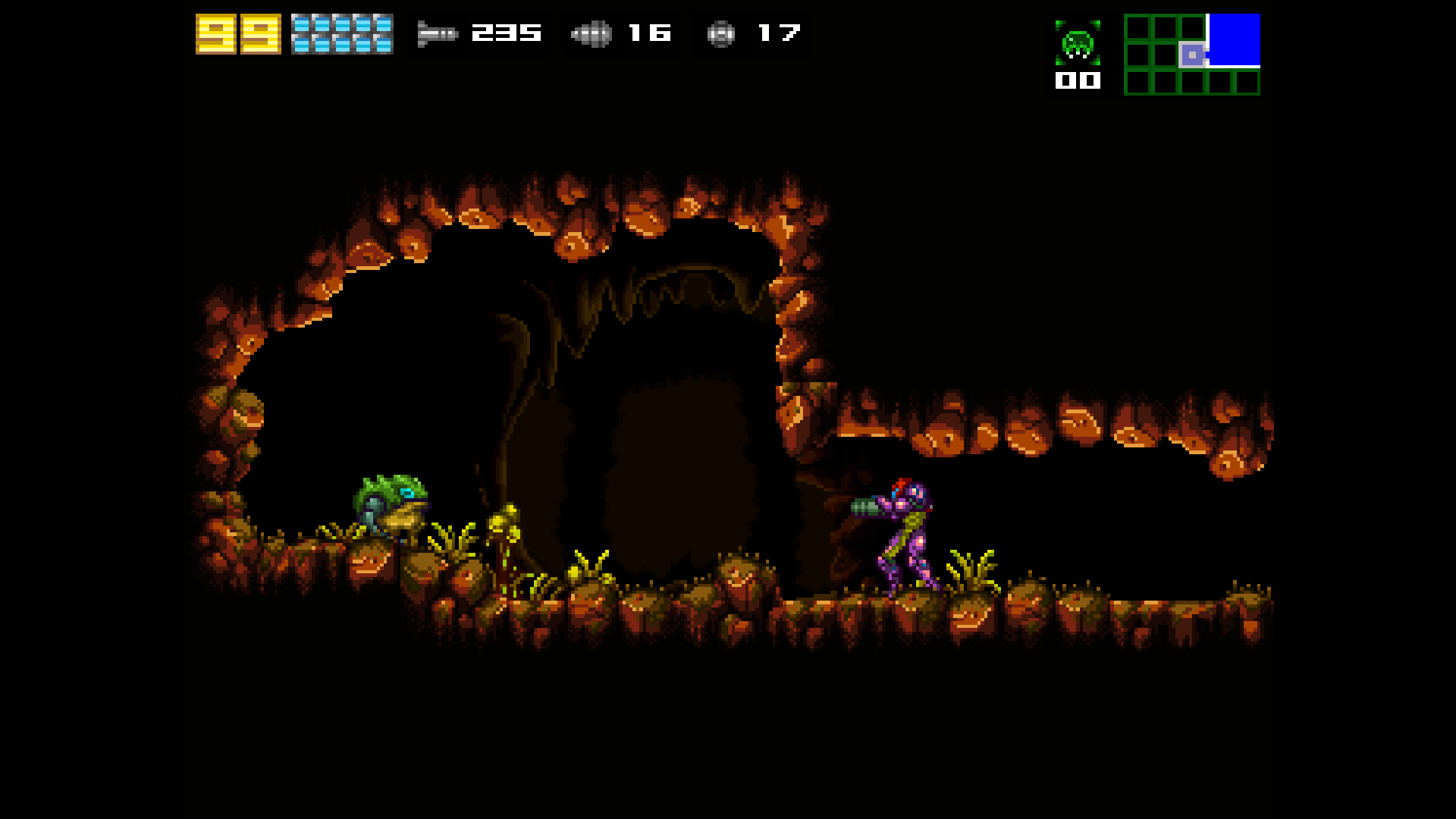The image size is (1456, 819).
Task: Choose the super missile icon
Action: pos(591,33)
